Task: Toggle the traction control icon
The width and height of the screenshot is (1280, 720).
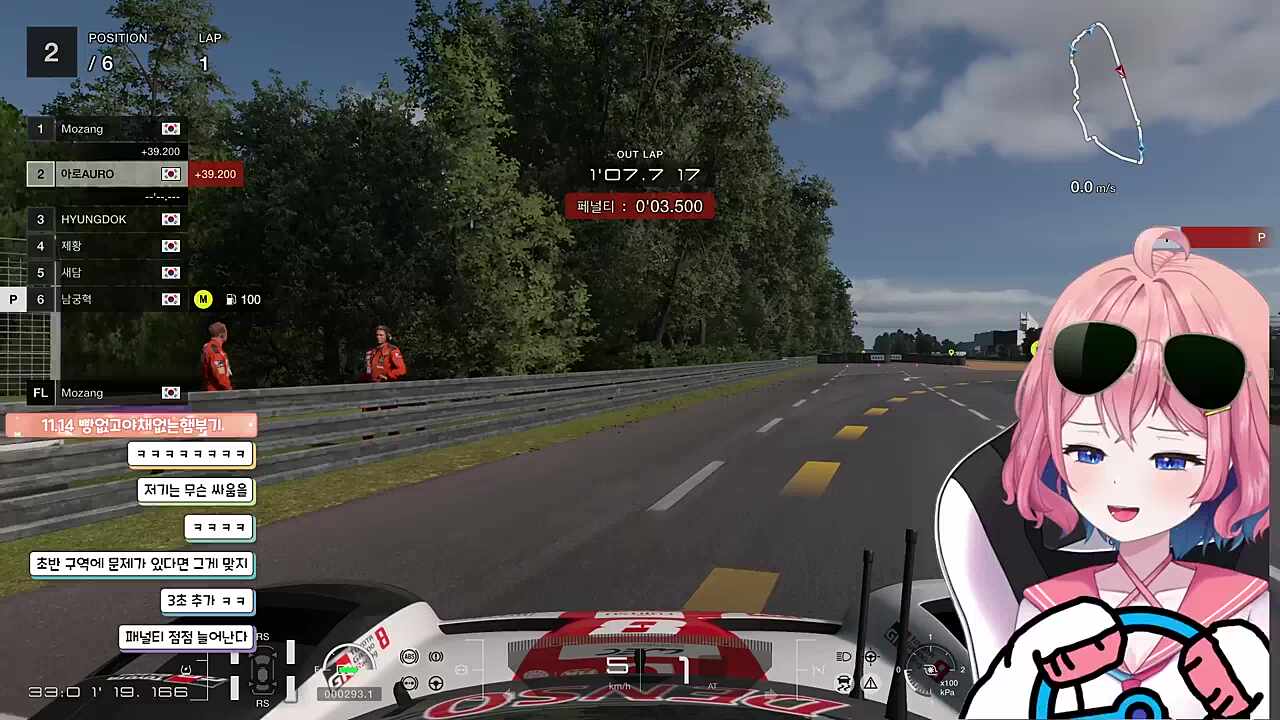Action: tap(843, 683)
